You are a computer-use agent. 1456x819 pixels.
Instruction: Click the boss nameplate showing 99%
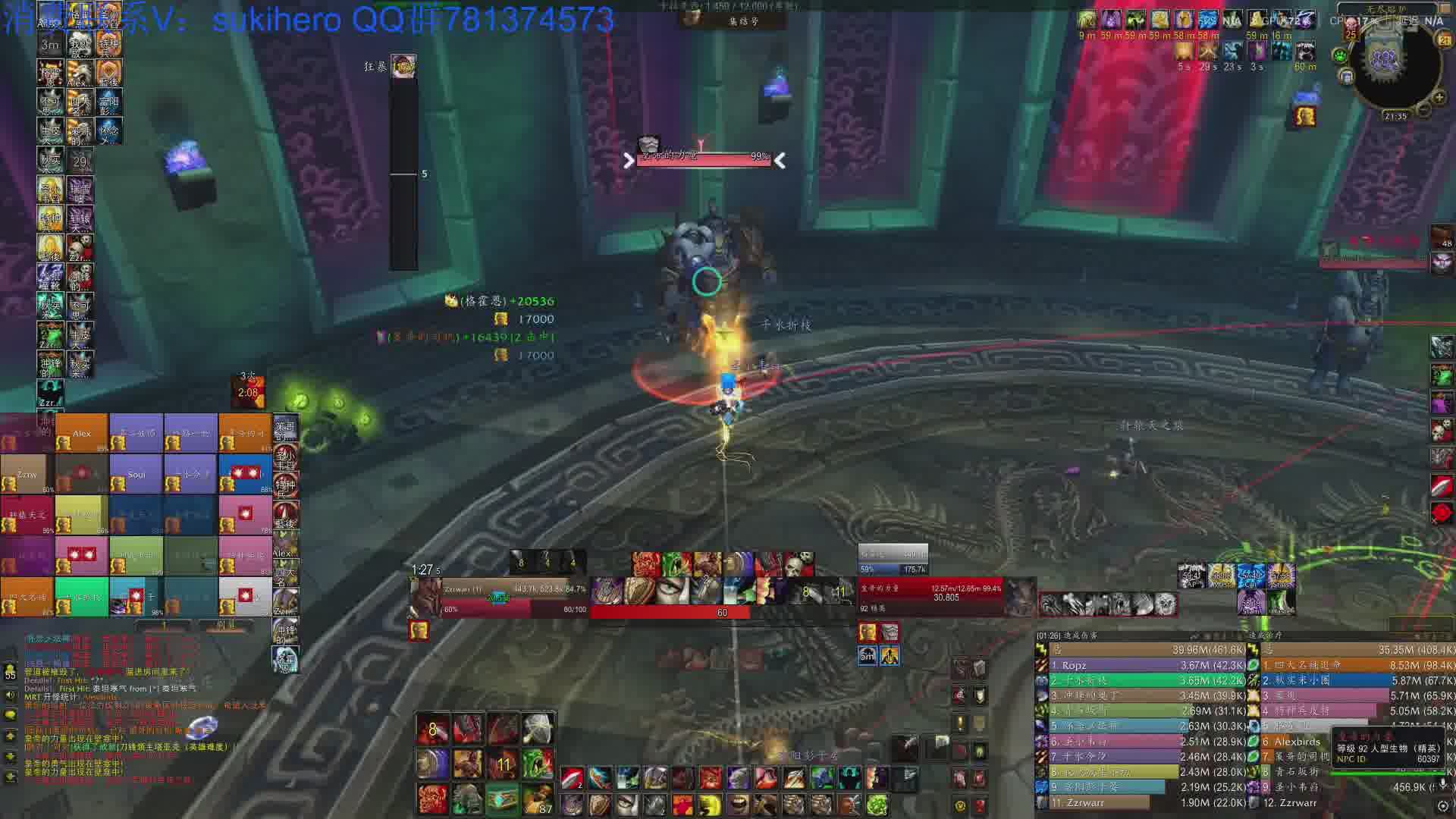click(703, 157)
